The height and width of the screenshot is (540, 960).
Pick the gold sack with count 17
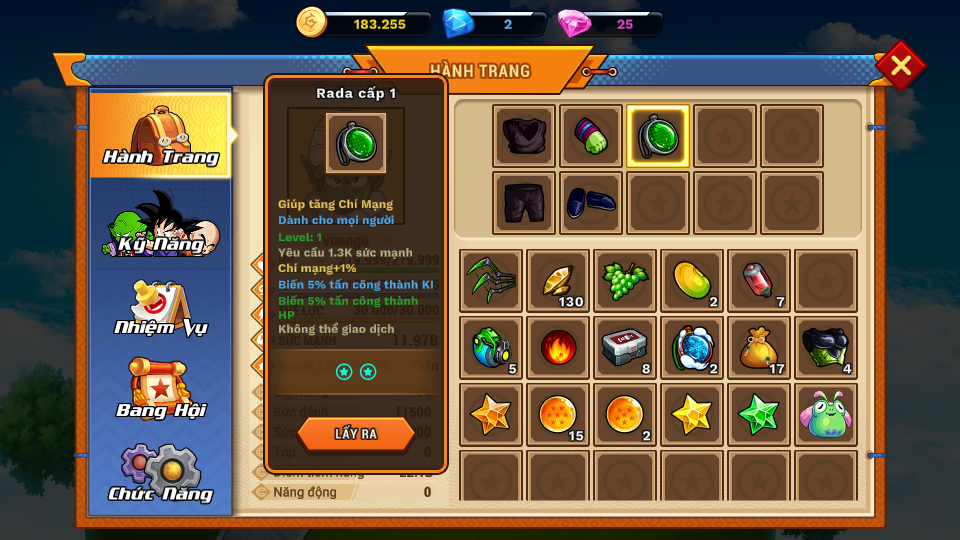[x=759, y=348]
